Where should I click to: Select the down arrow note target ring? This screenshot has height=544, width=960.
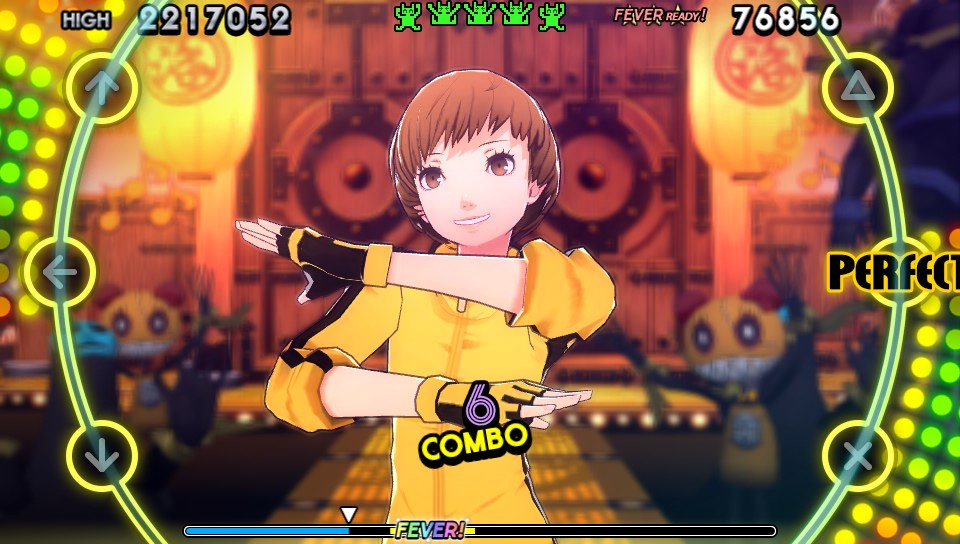(x=102, y=456)
